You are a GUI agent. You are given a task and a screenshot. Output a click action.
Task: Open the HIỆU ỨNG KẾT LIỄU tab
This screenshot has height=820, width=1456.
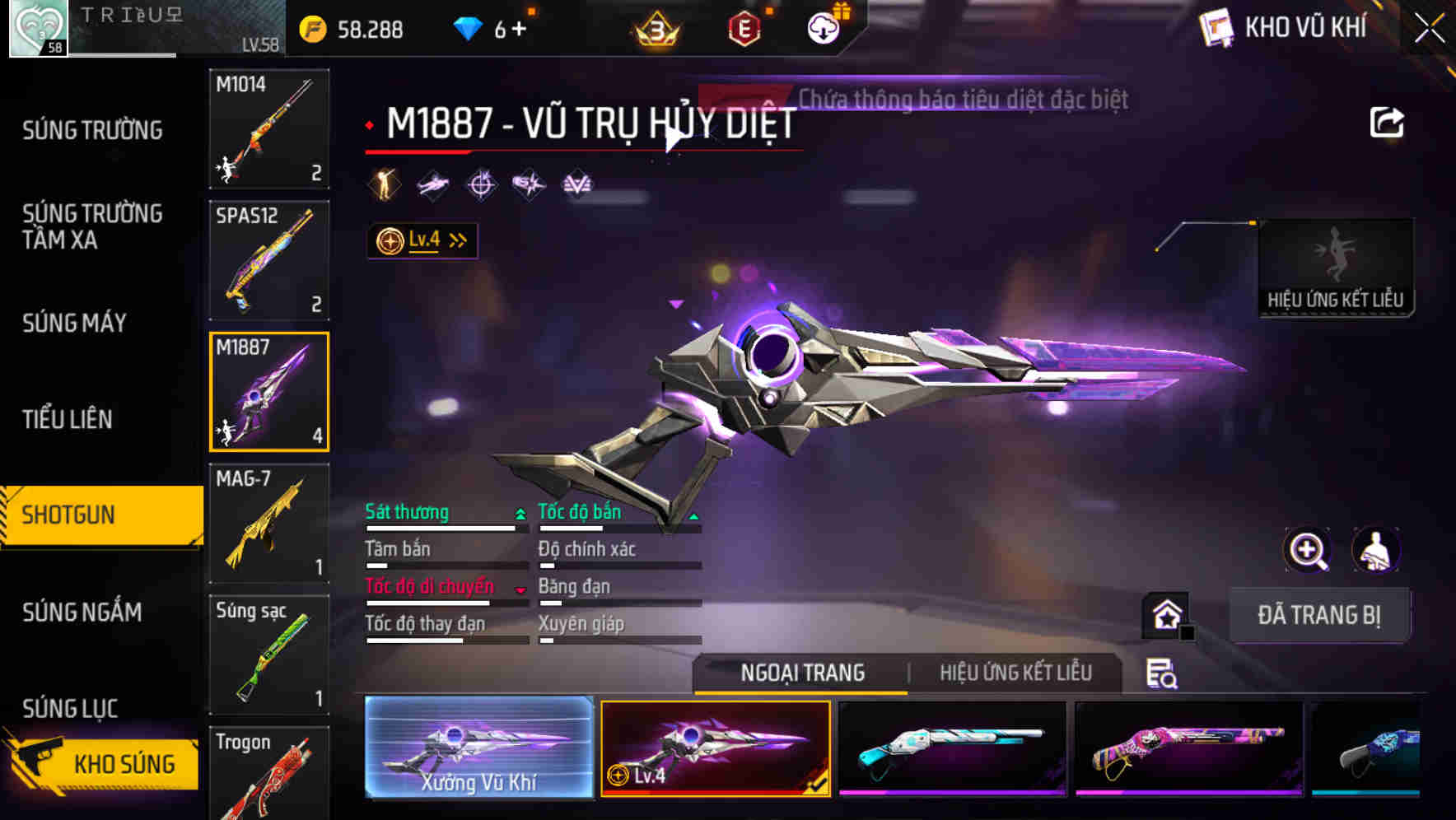click(1015, 673)
